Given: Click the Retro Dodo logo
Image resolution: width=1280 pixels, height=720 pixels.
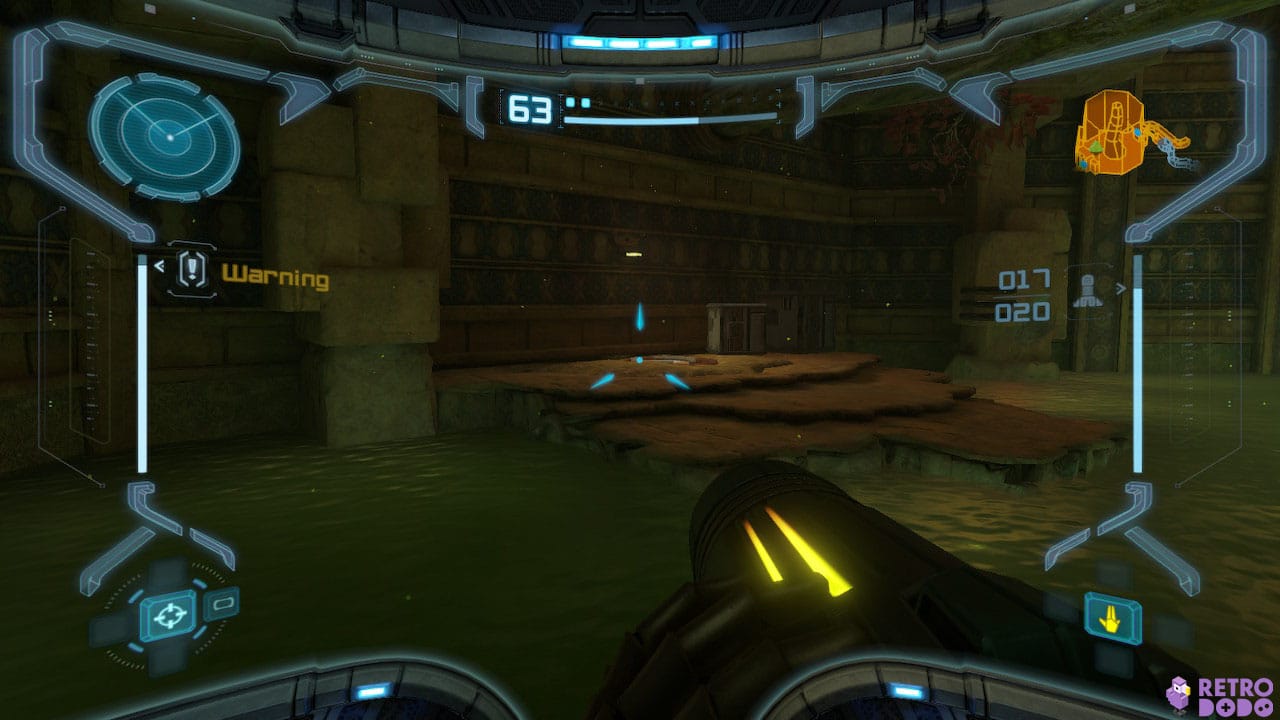Looking at the screenshot, I should pos(1222,695).
